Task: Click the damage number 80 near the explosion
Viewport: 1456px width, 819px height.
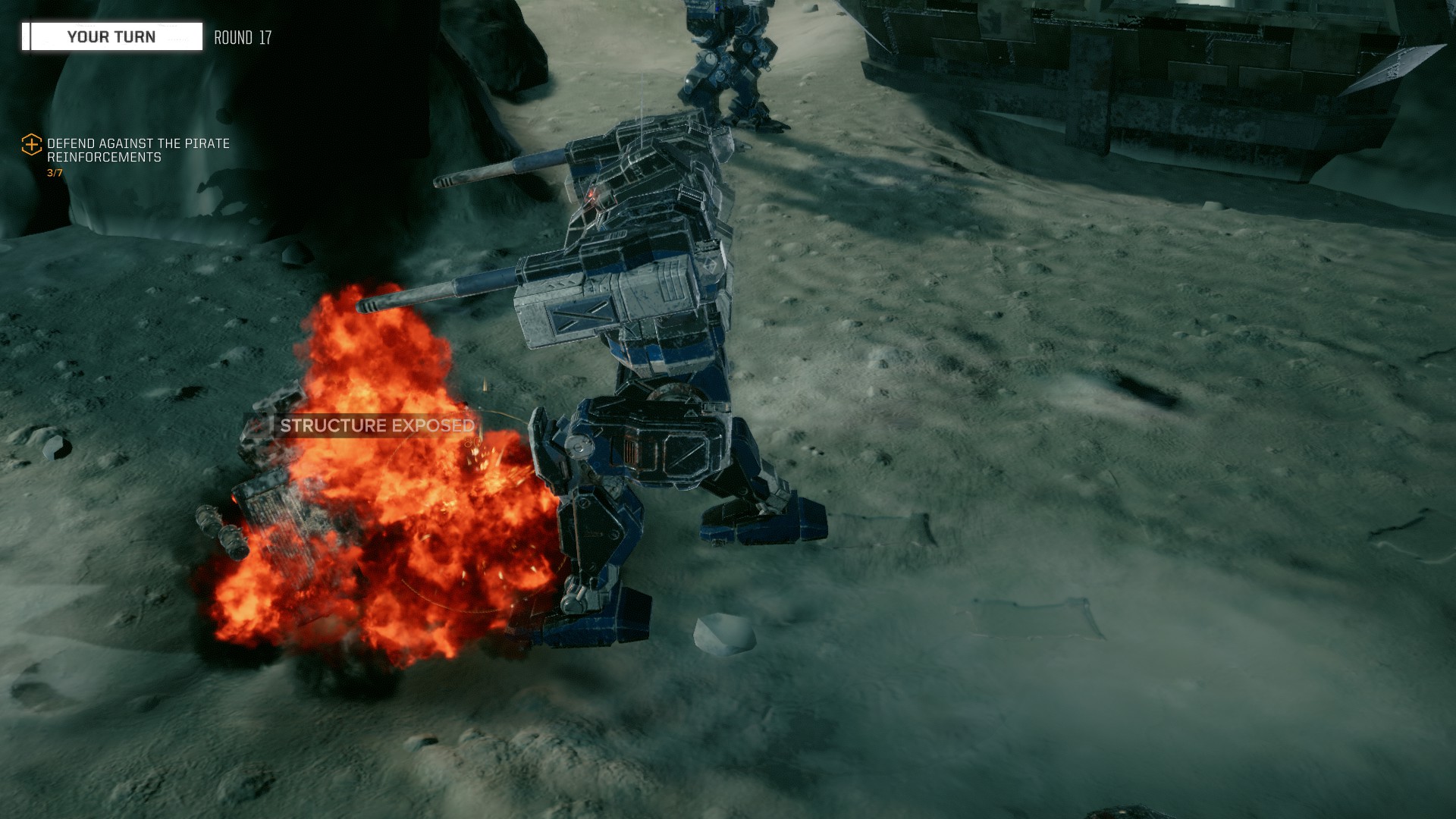Action: (472, 440)
